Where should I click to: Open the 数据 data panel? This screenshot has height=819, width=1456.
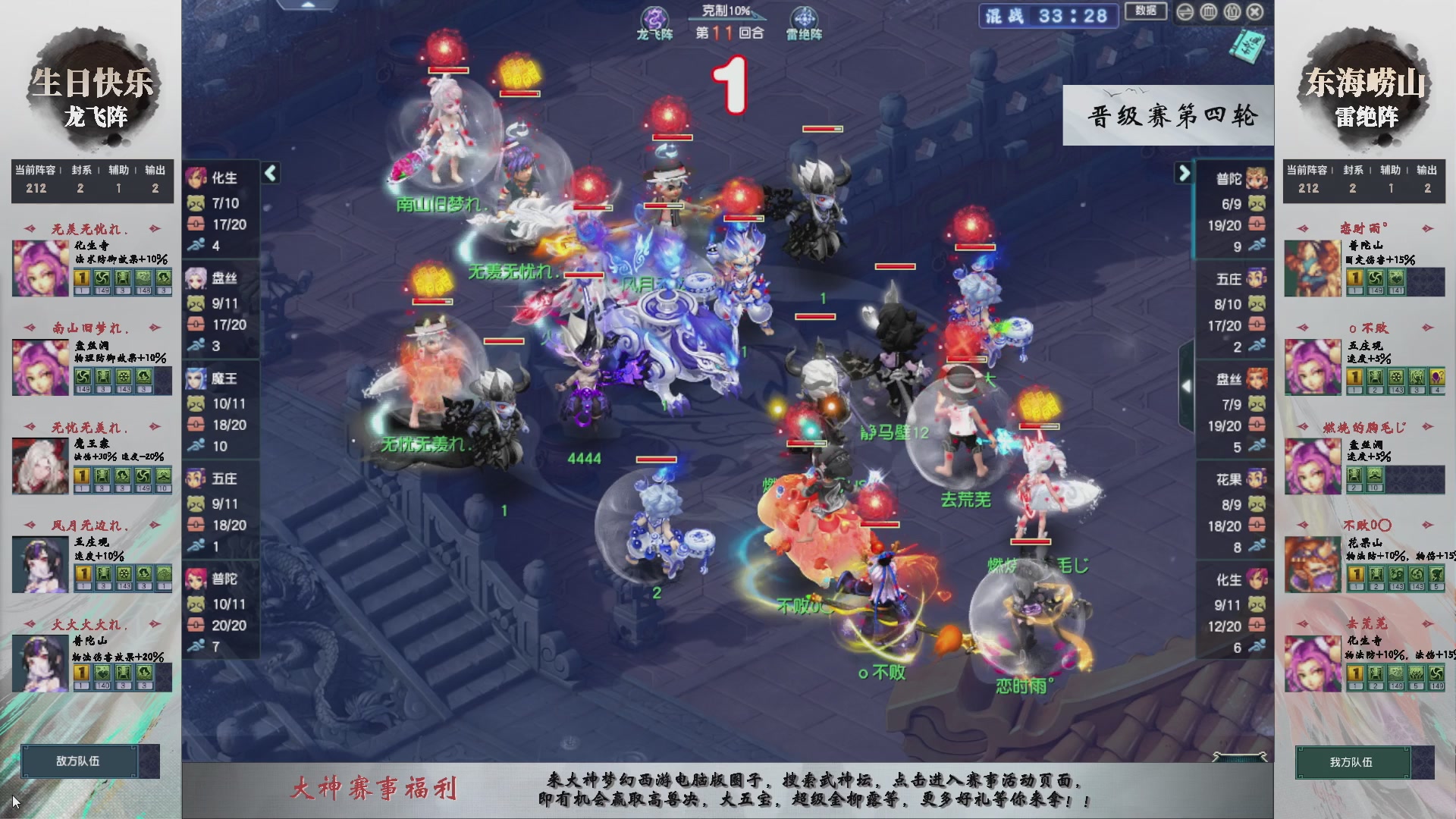coord(1145,11)
